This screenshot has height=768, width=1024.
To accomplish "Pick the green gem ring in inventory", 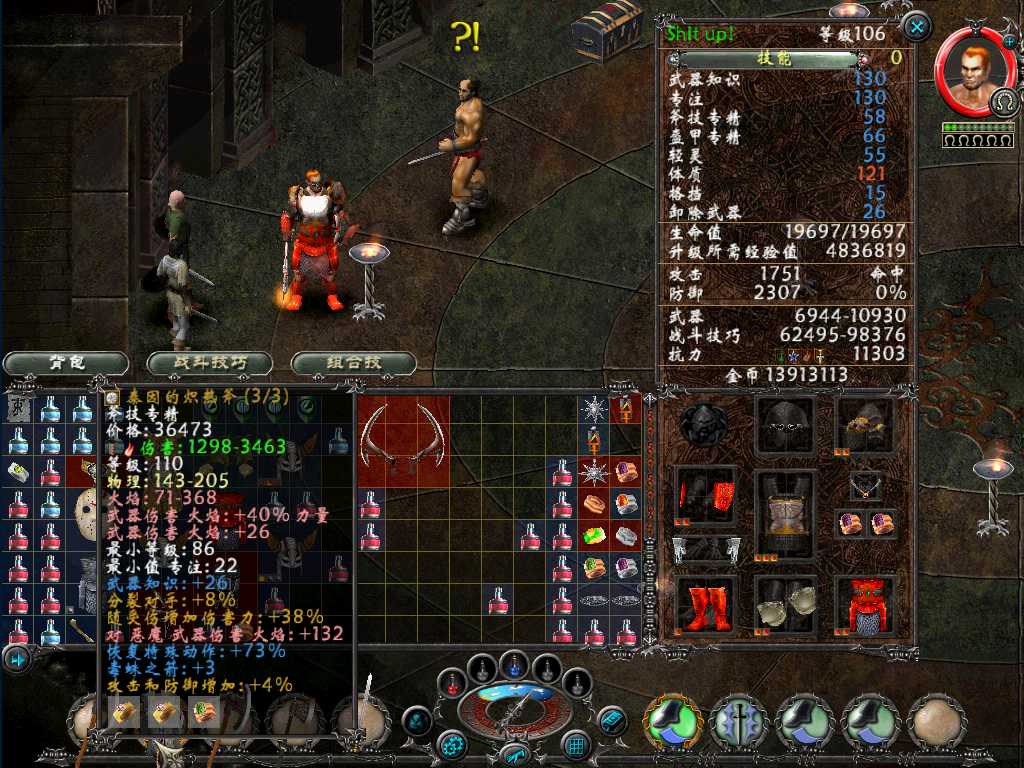I will tap(594, 538).
